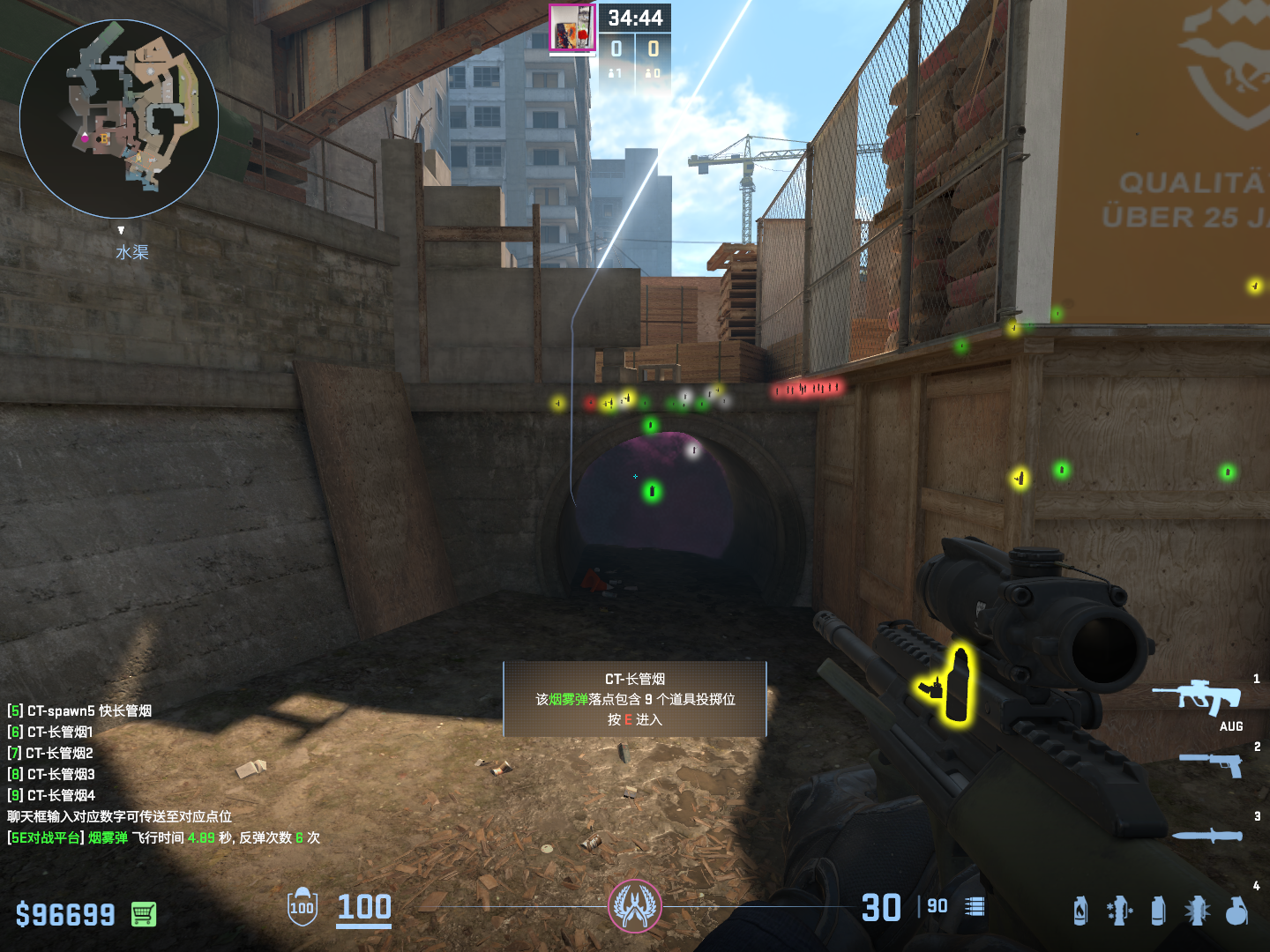Switch to the pistol slot

pyautogui.click(x=1212, y=763)
